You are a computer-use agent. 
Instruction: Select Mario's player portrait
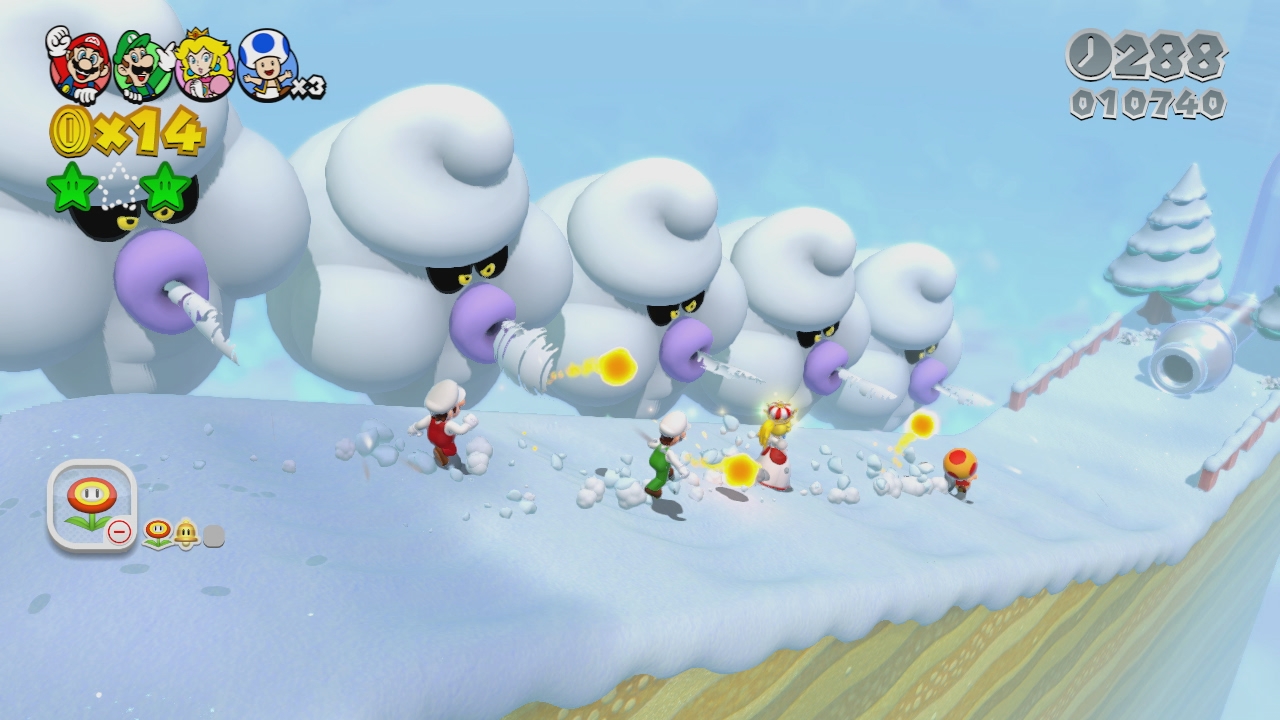point(80,64)
